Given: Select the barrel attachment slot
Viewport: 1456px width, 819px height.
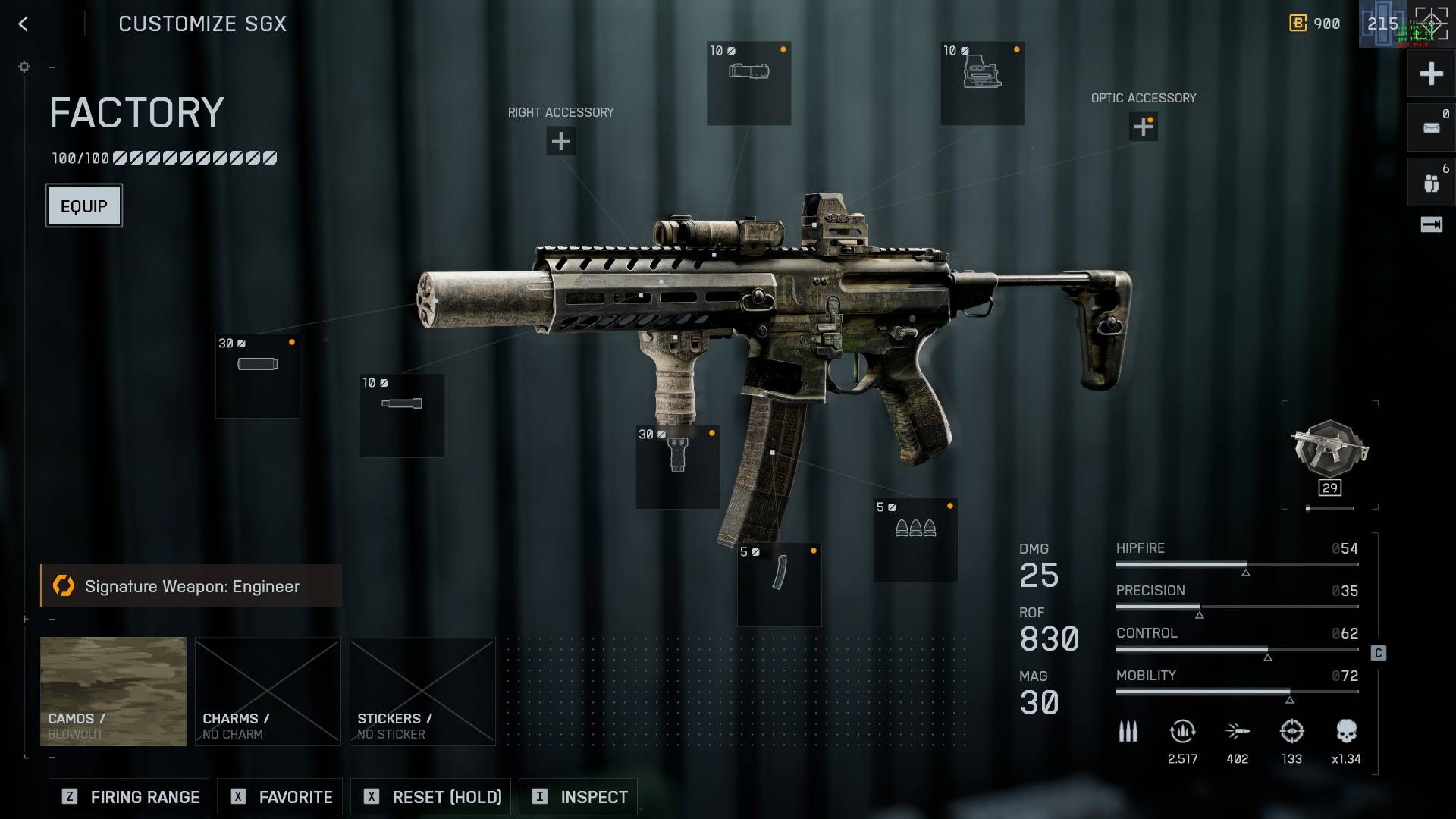Looking at the screenshot, I should pyautogui.click(x=402, y=415).
